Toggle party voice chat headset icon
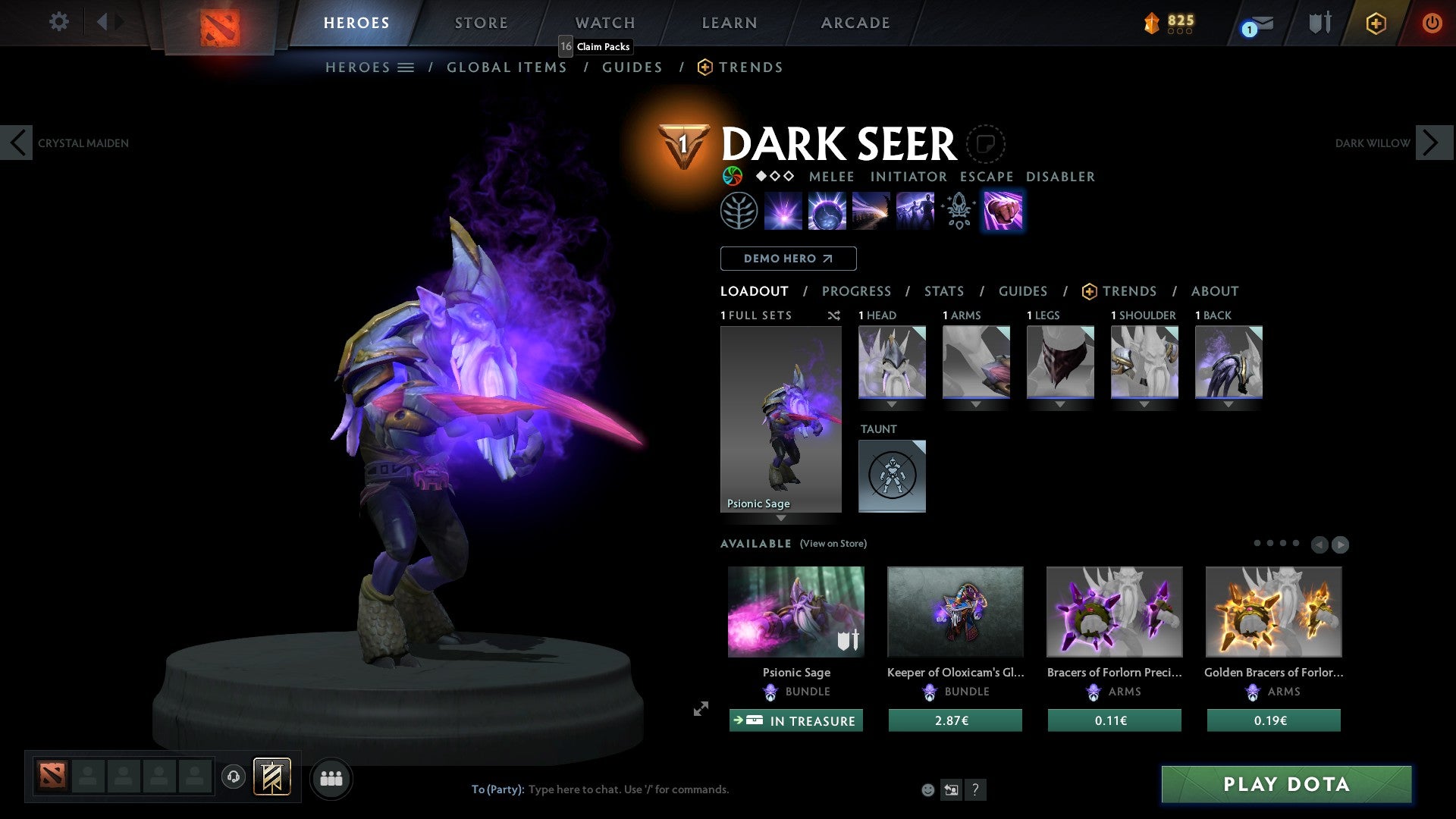 point(233,778)
